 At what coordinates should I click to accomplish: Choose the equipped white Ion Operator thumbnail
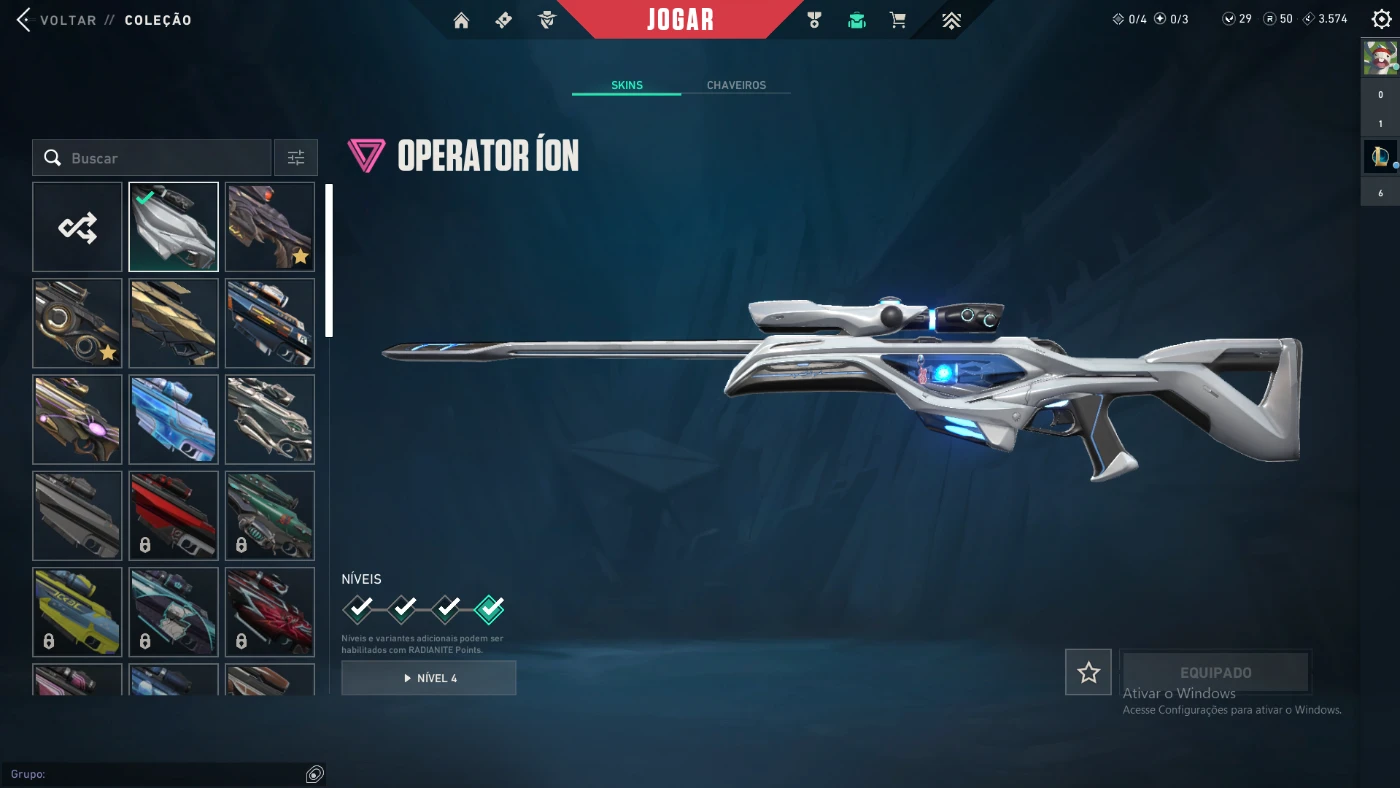[173, 227]
